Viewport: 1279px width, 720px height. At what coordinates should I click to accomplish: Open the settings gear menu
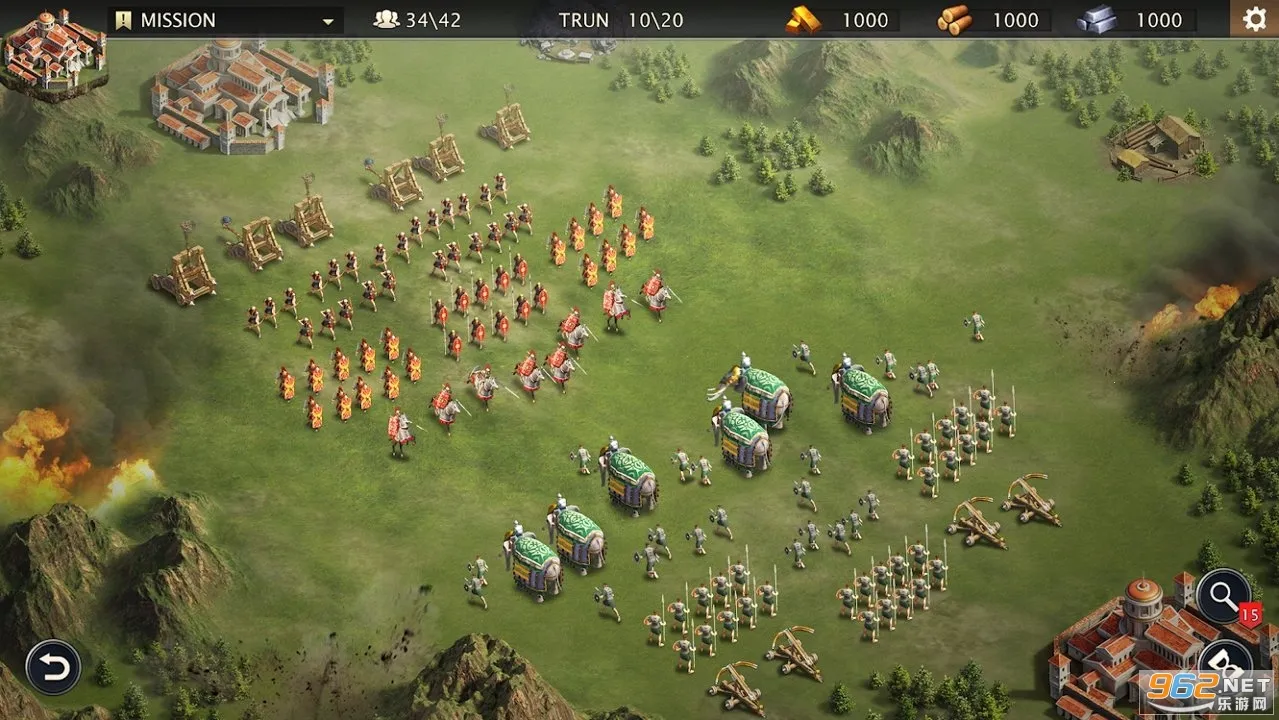tap(1254, 19)
